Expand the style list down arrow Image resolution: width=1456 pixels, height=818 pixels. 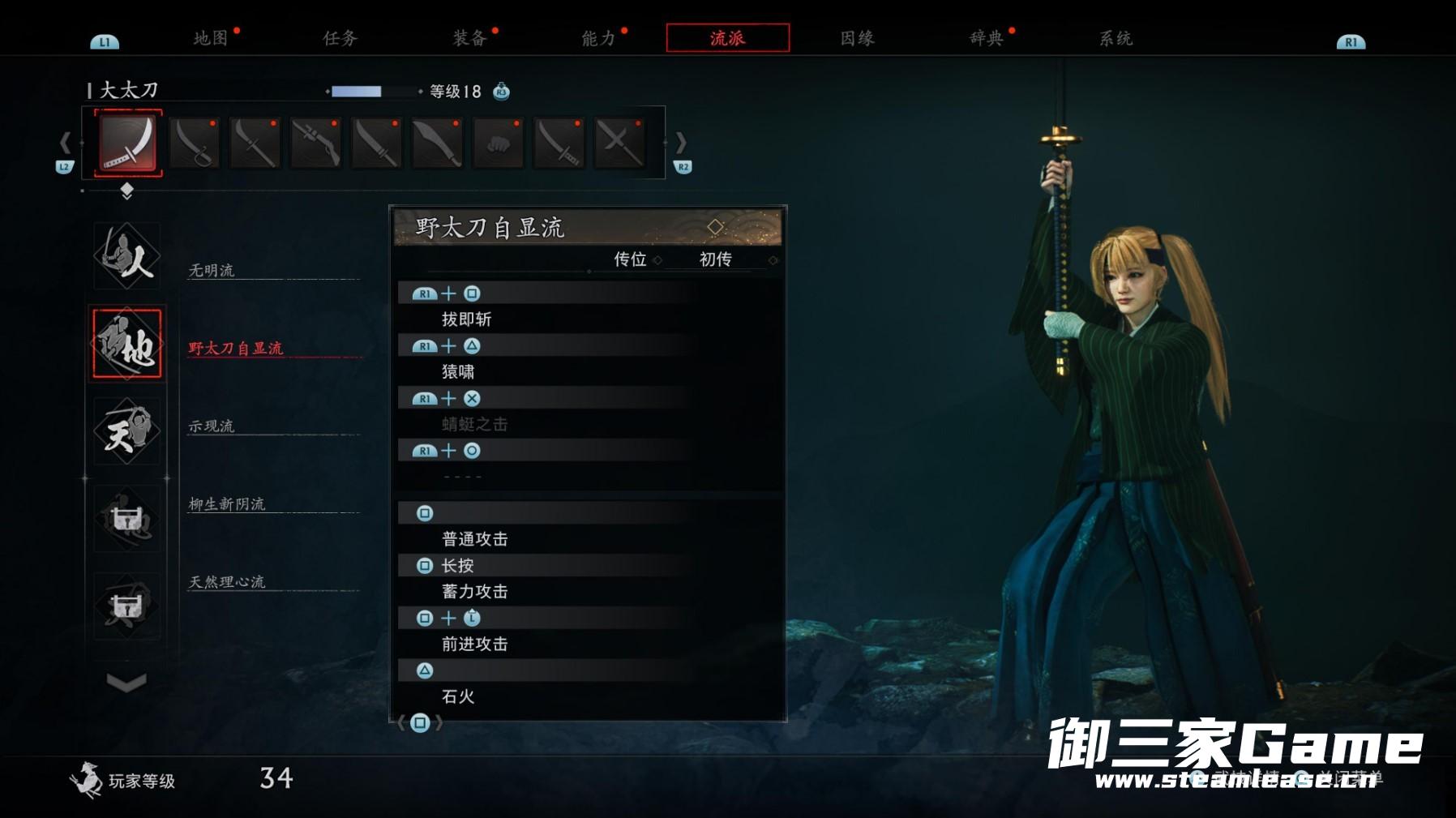click(x=126, y=683)
